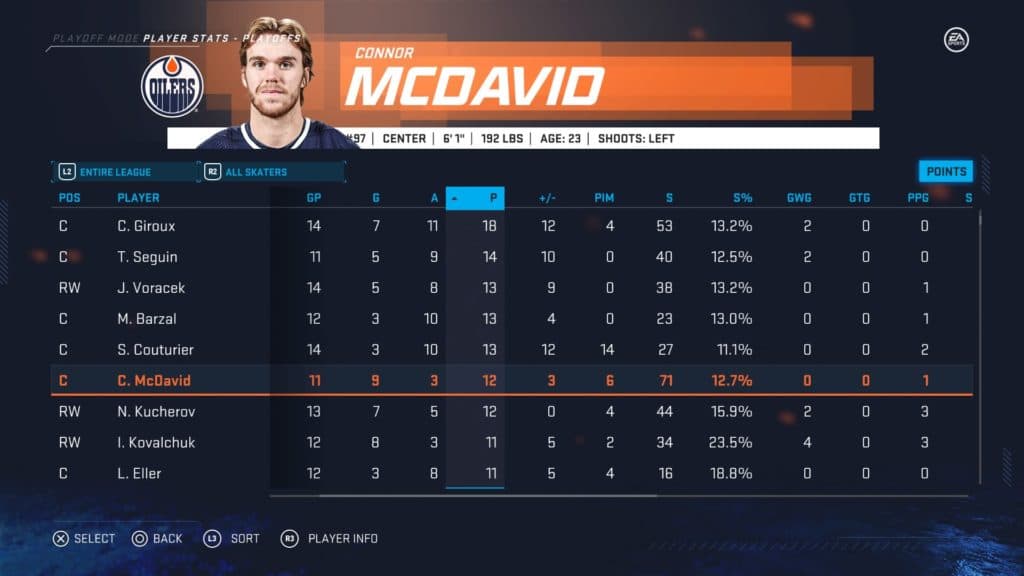The image size is (1024, 576).
Task: Sort by the GWG column header
Action: tap(799, 198)
